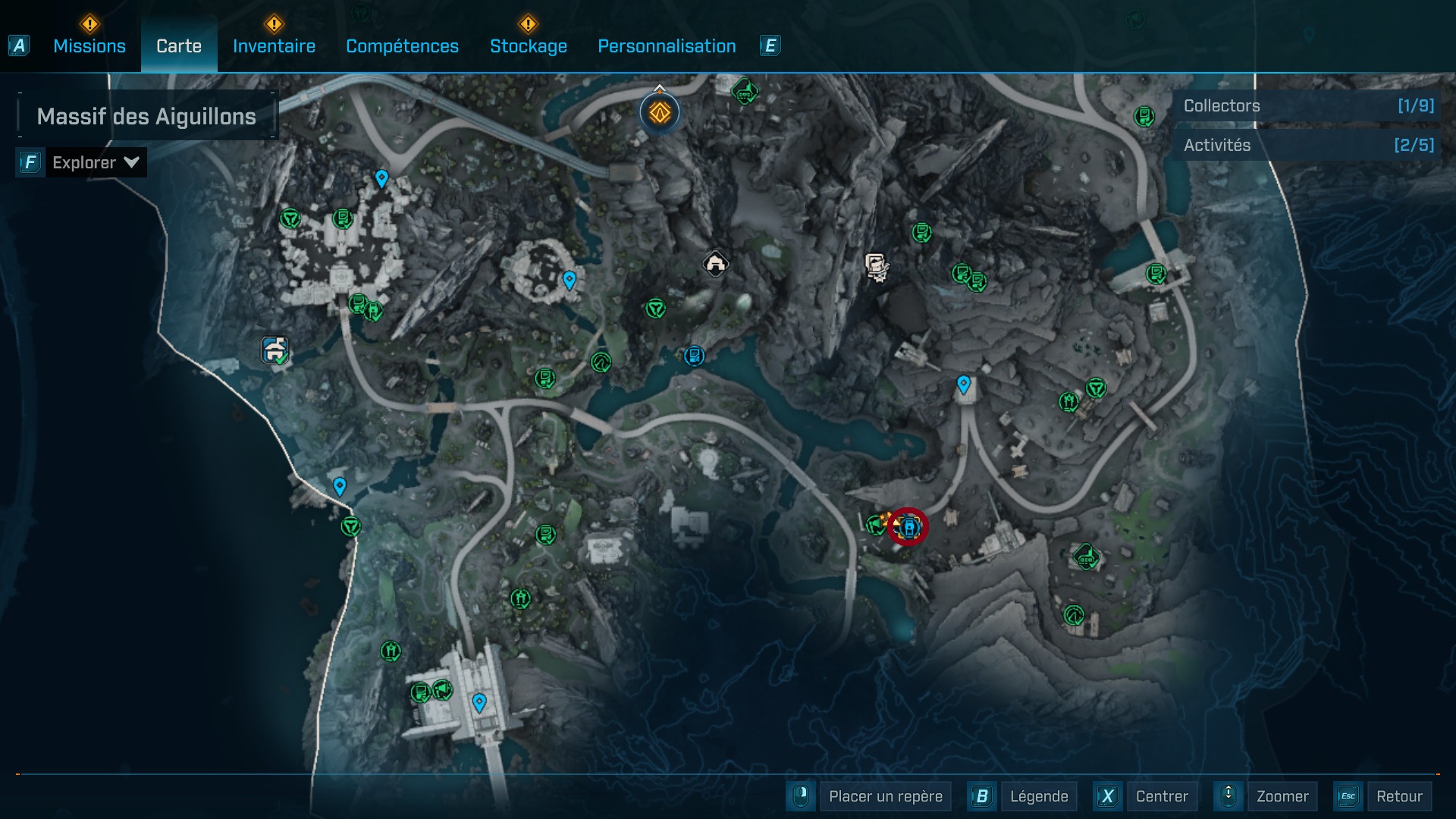
Task: Select the Carte tab
Action: [179, 46]
